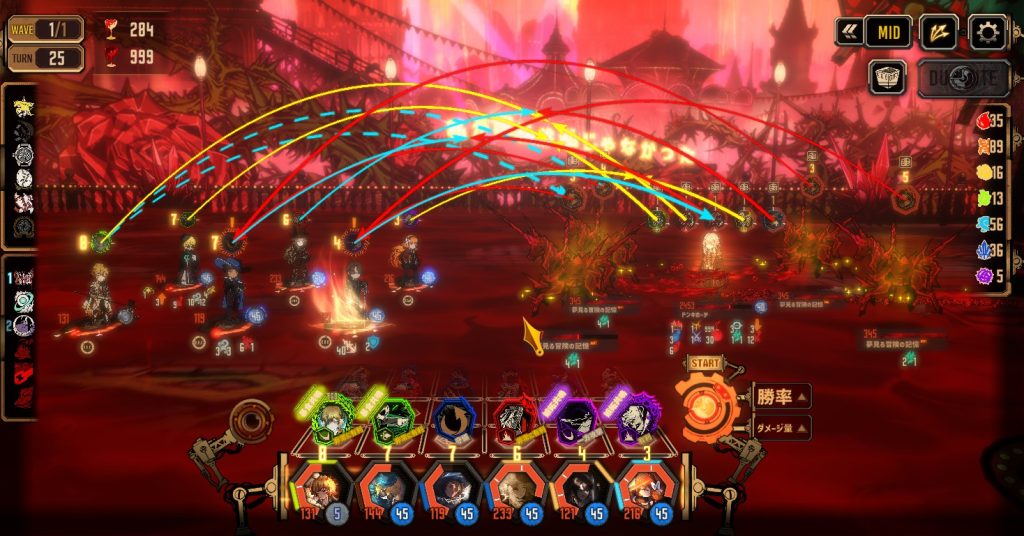Start the turn with the START gear

point(706,404)
